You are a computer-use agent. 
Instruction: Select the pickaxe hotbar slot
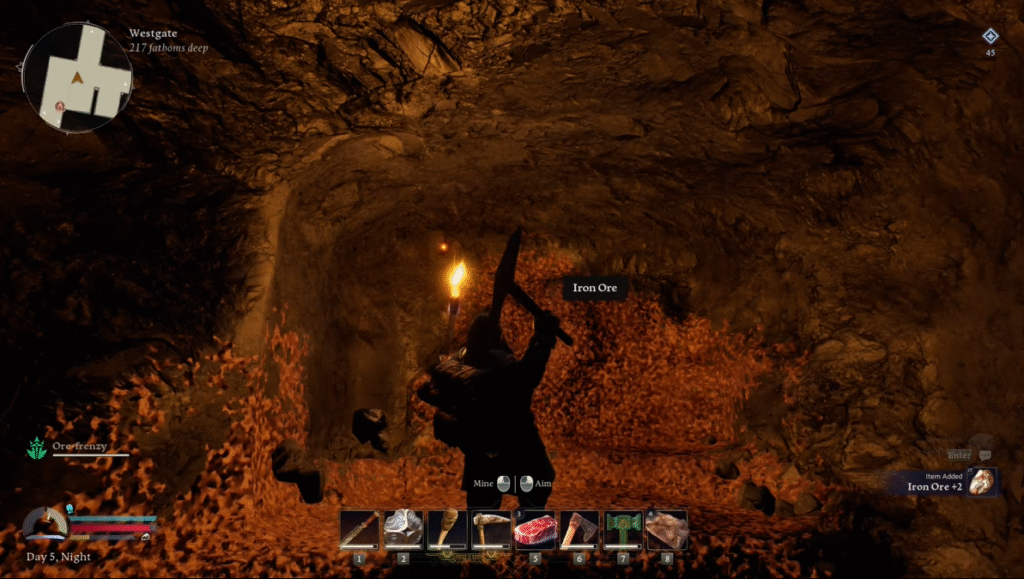coord(491,530)
